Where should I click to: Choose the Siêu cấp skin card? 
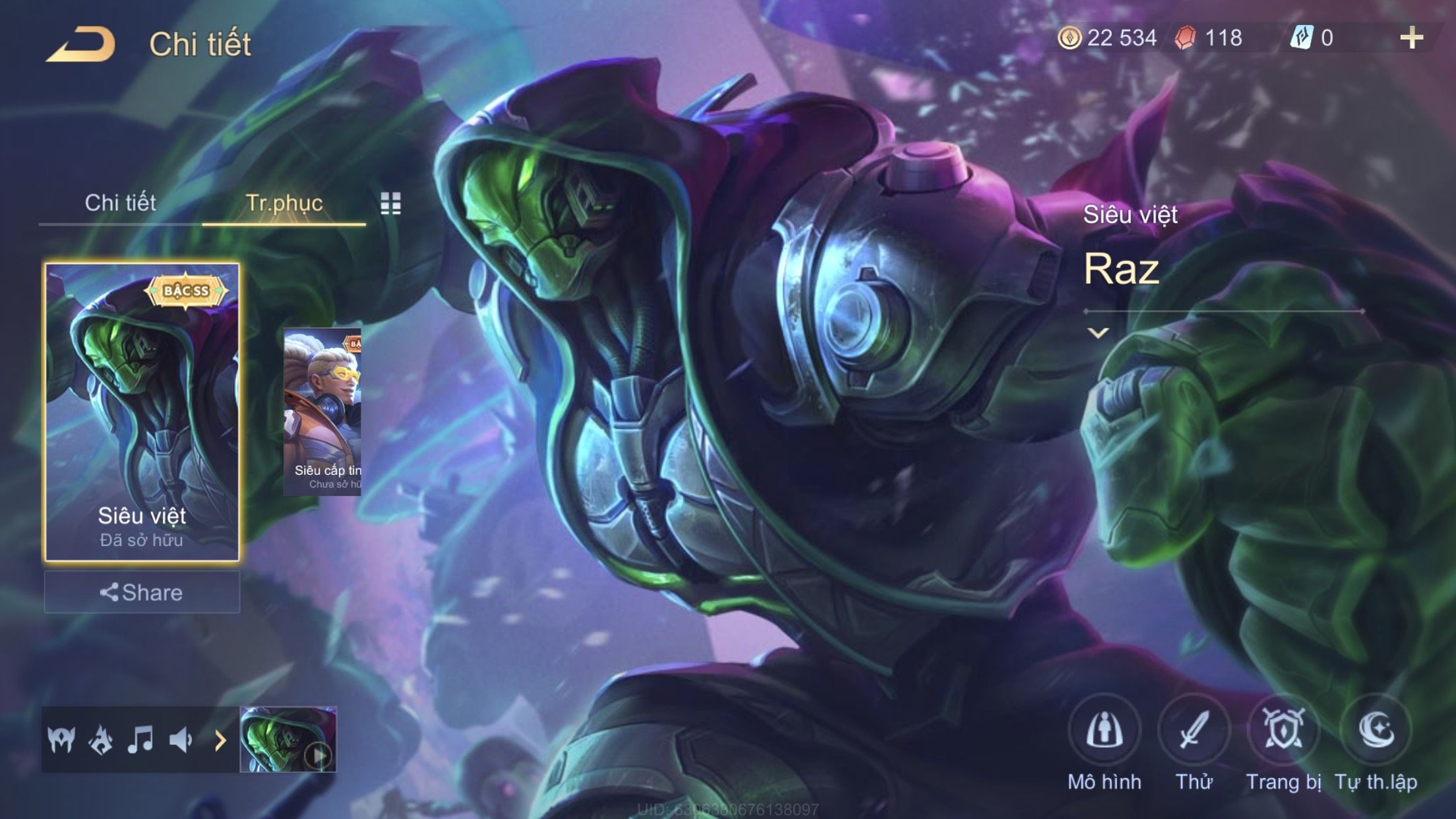(x=322, y=411)
